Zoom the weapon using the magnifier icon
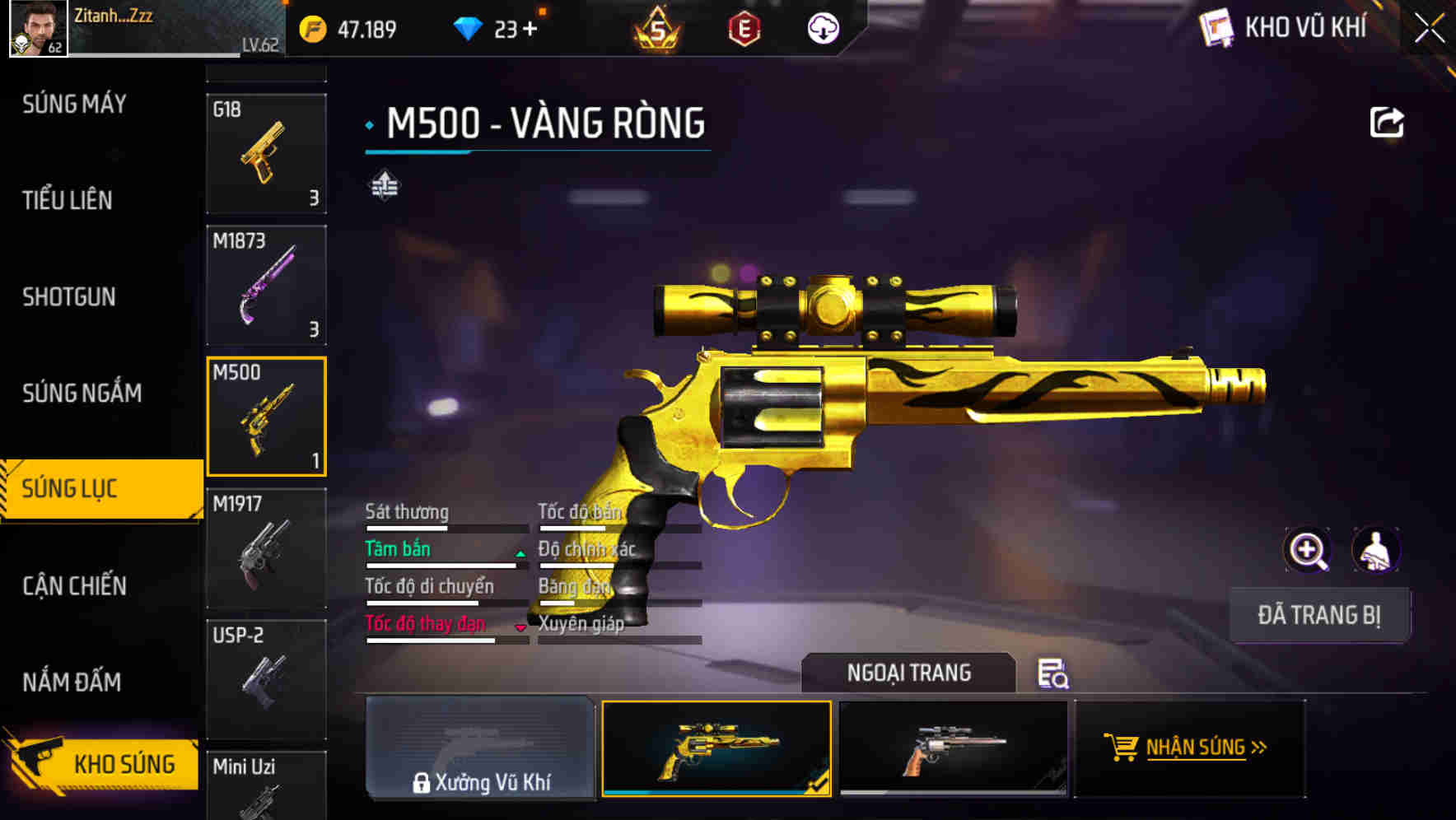Image resolution: width=1456 pixels, height=820 pixels. (1307, 550)
